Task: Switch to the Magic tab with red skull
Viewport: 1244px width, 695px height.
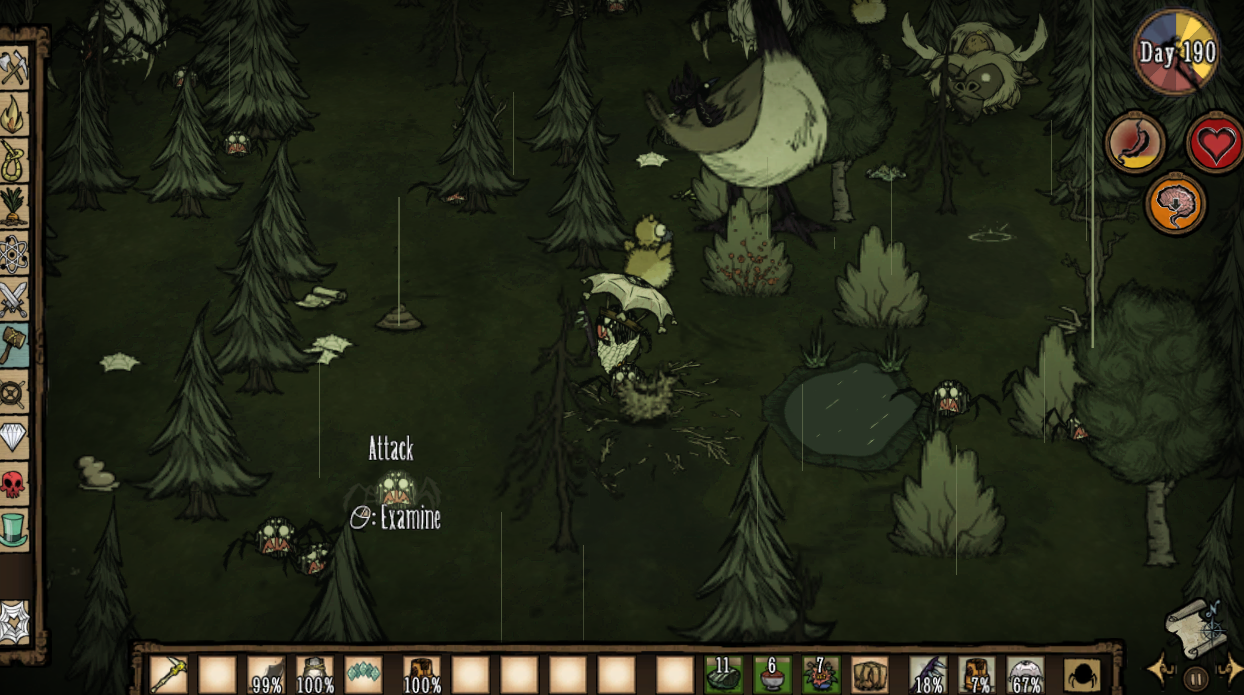Action: [14, 485]
